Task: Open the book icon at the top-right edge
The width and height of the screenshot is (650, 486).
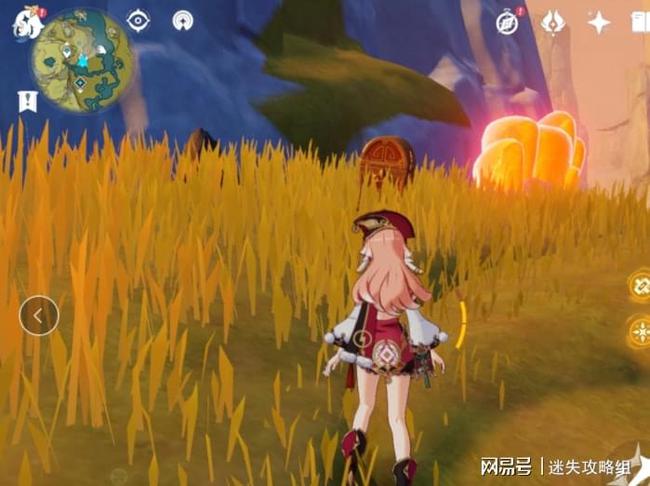Action: 640,22
